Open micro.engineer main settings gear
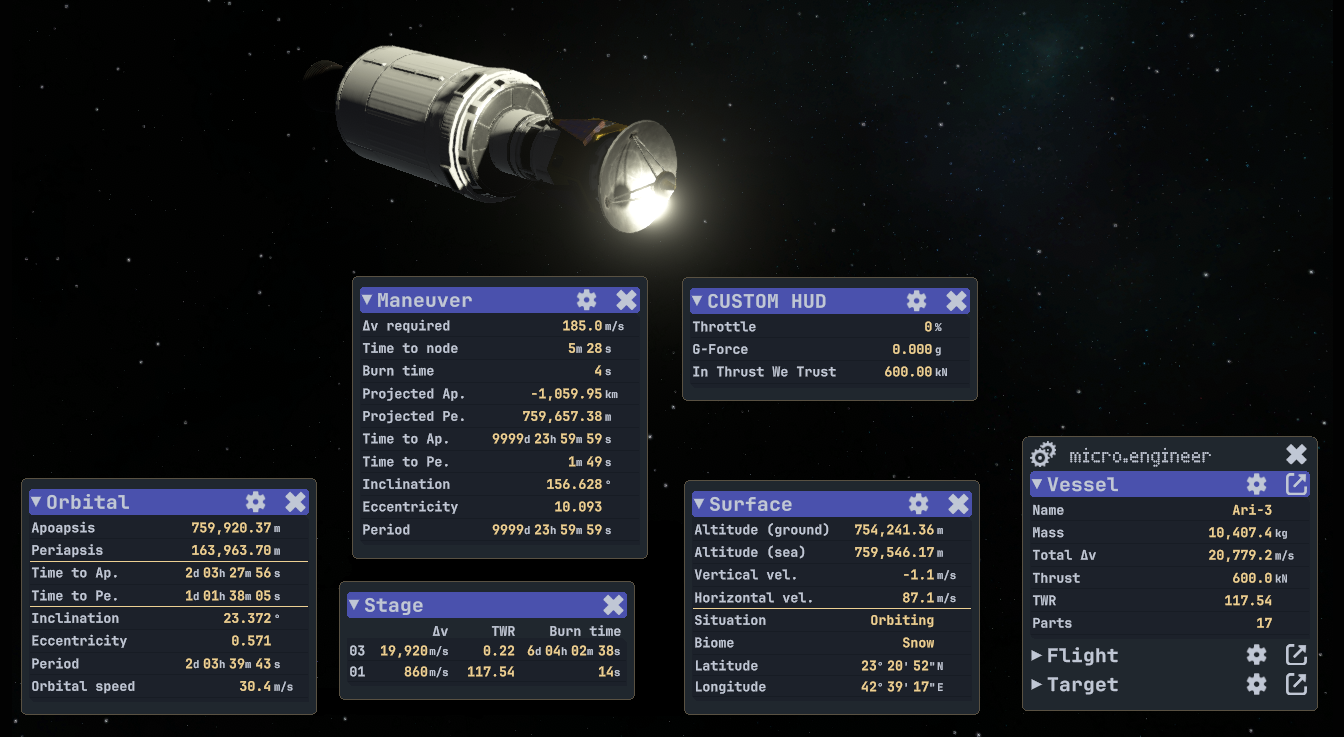1344x737 pixels. click(x=1043, y=455)
